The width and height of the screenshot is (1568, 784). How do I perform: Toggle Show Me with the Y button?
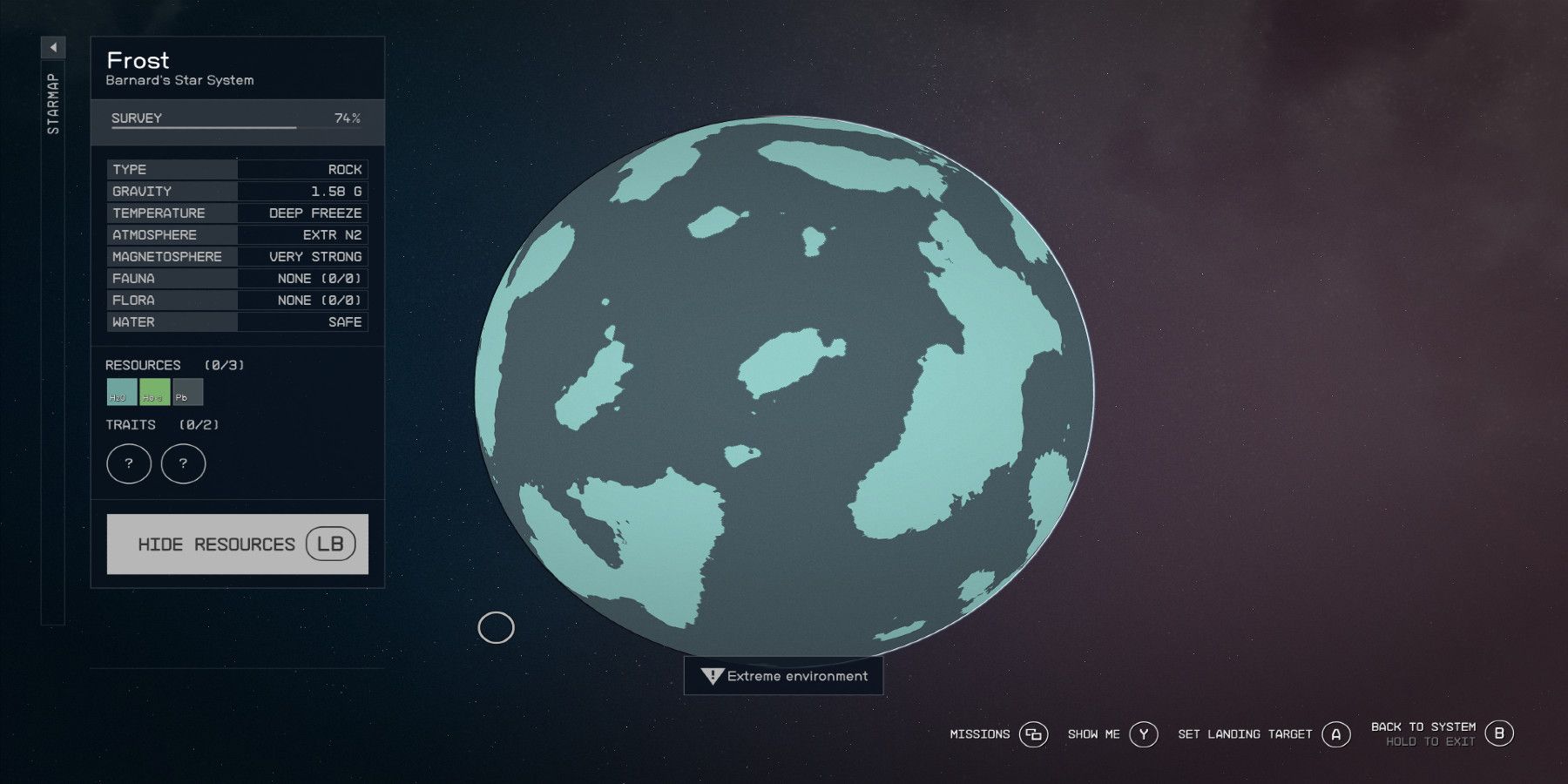pyautogui.click(x=1142, y=734)
